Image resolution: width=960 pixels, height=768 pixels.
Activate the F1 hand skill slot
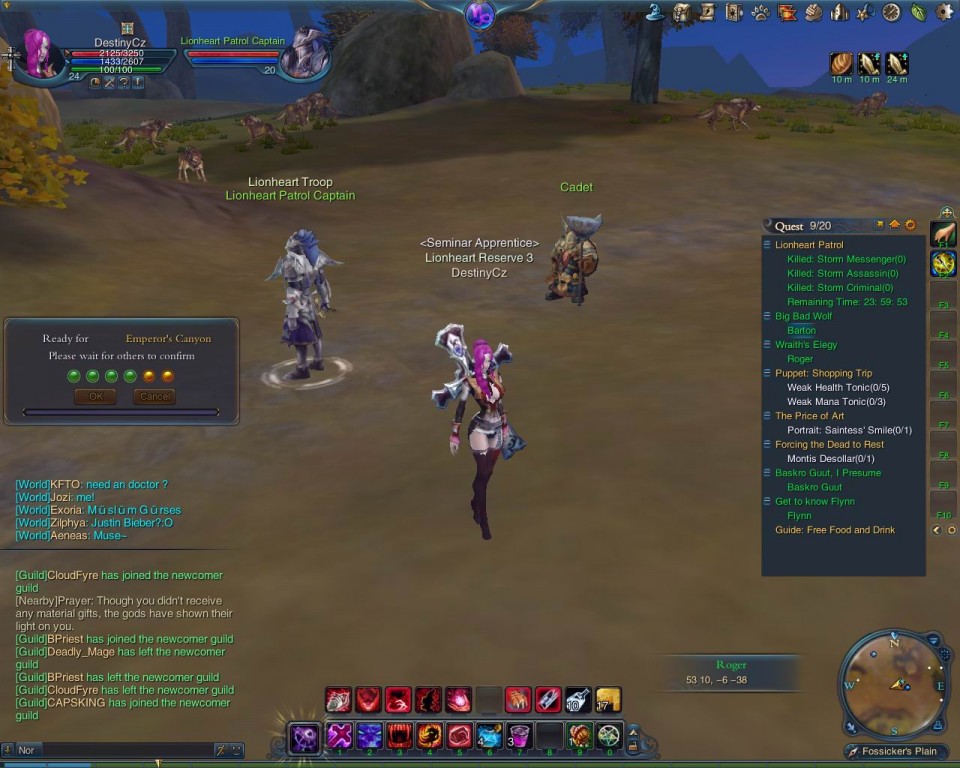[943, 235]
